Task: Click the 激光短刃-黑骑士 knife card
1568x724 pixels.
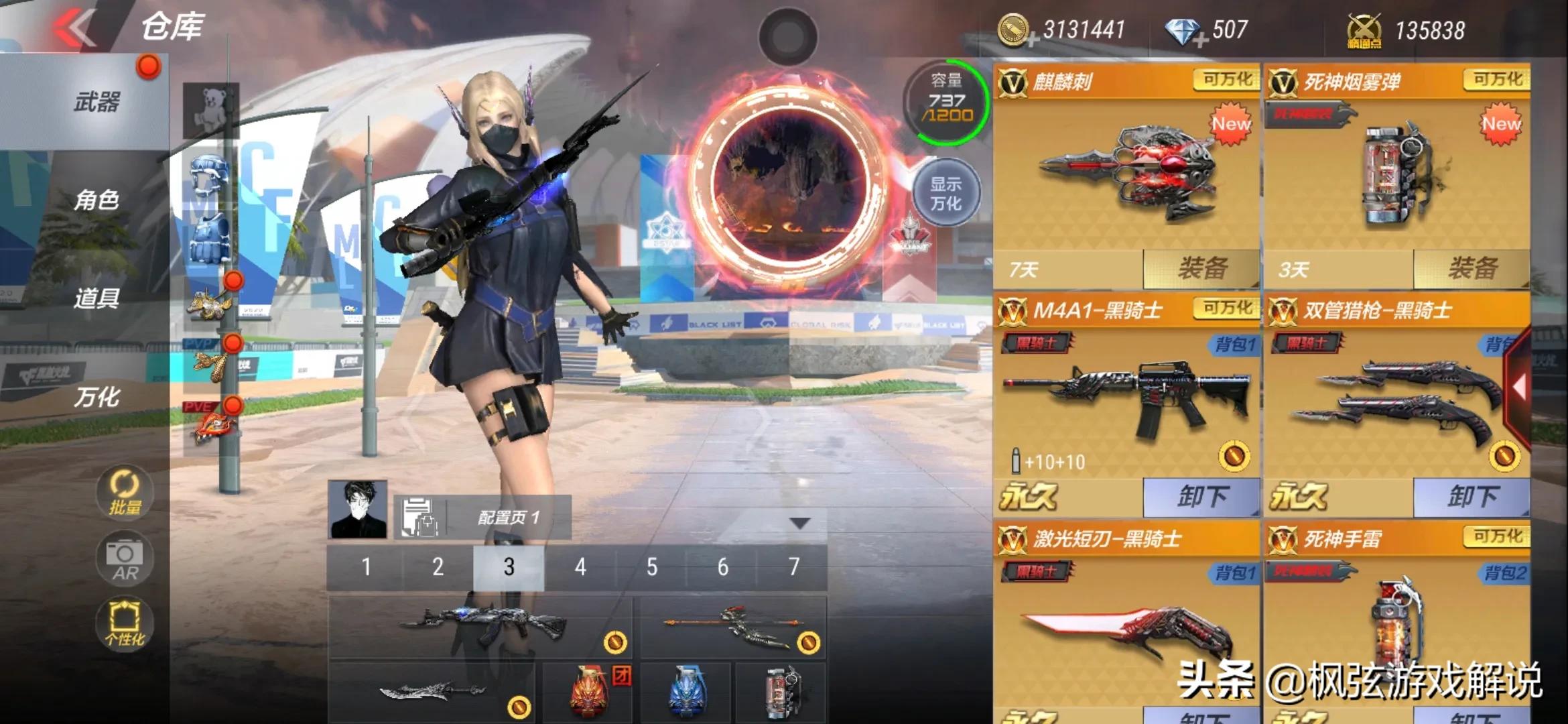Action: (1126, 623)
